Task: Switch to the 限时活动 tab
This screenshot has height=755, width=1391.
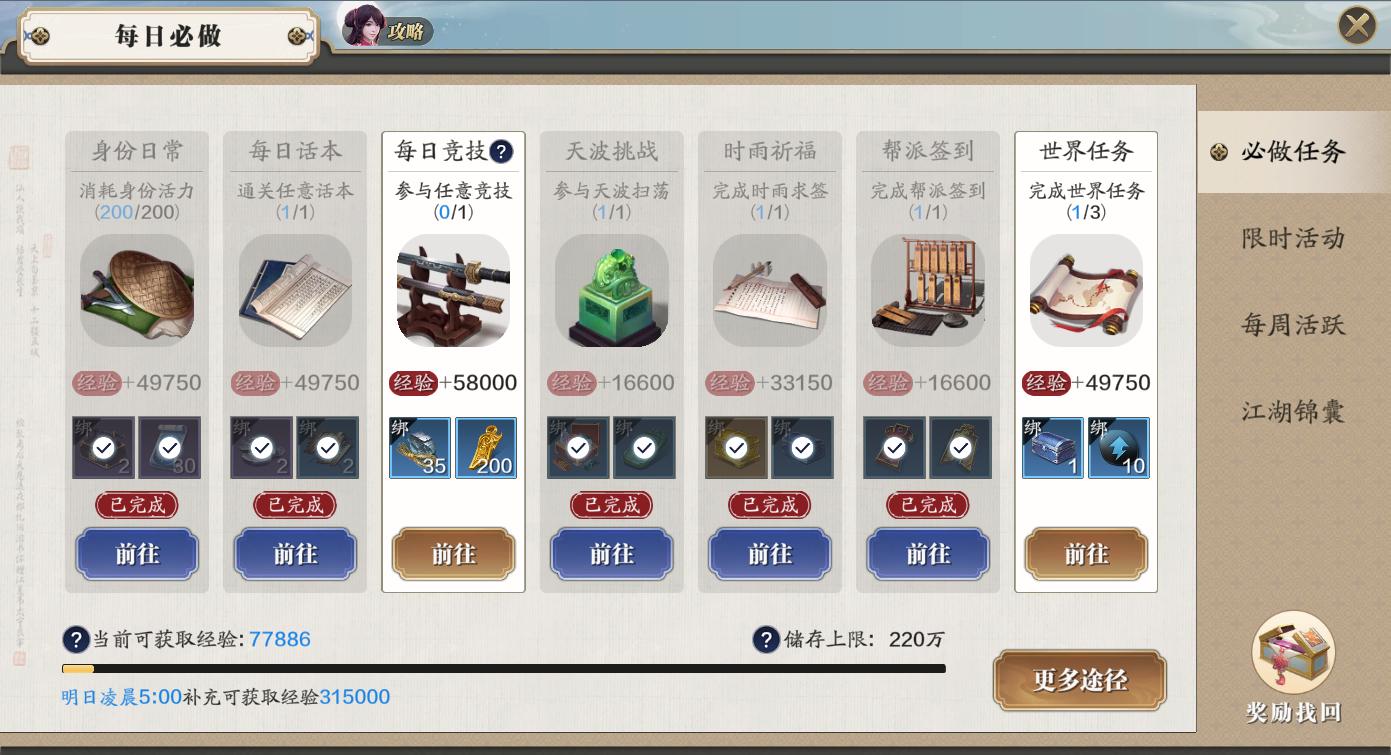Action: (x=1293, y=238)
